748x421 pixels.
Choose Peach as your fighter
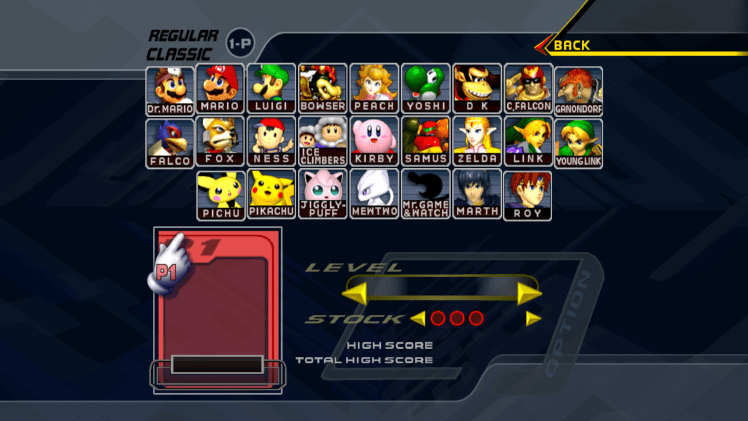point(374,90)
